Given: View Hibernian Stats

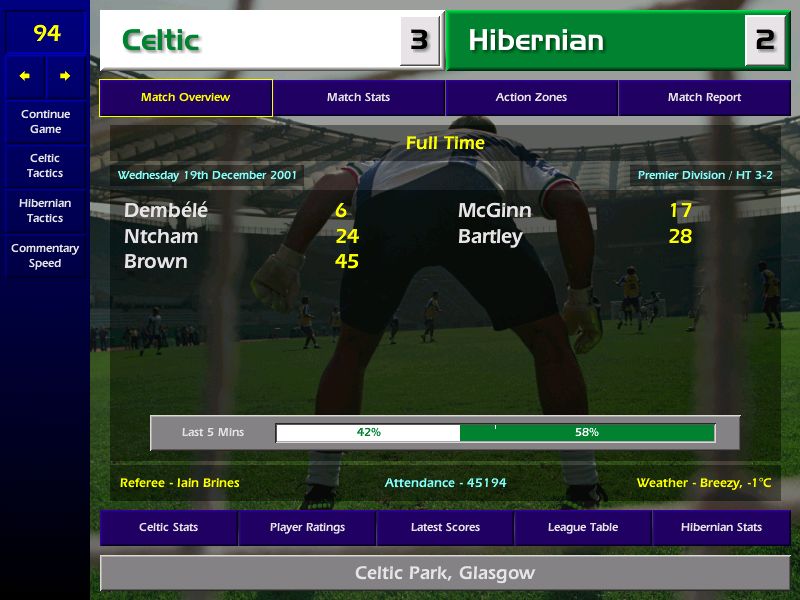Looking at the screenshot, I should (x=721, y=528).
